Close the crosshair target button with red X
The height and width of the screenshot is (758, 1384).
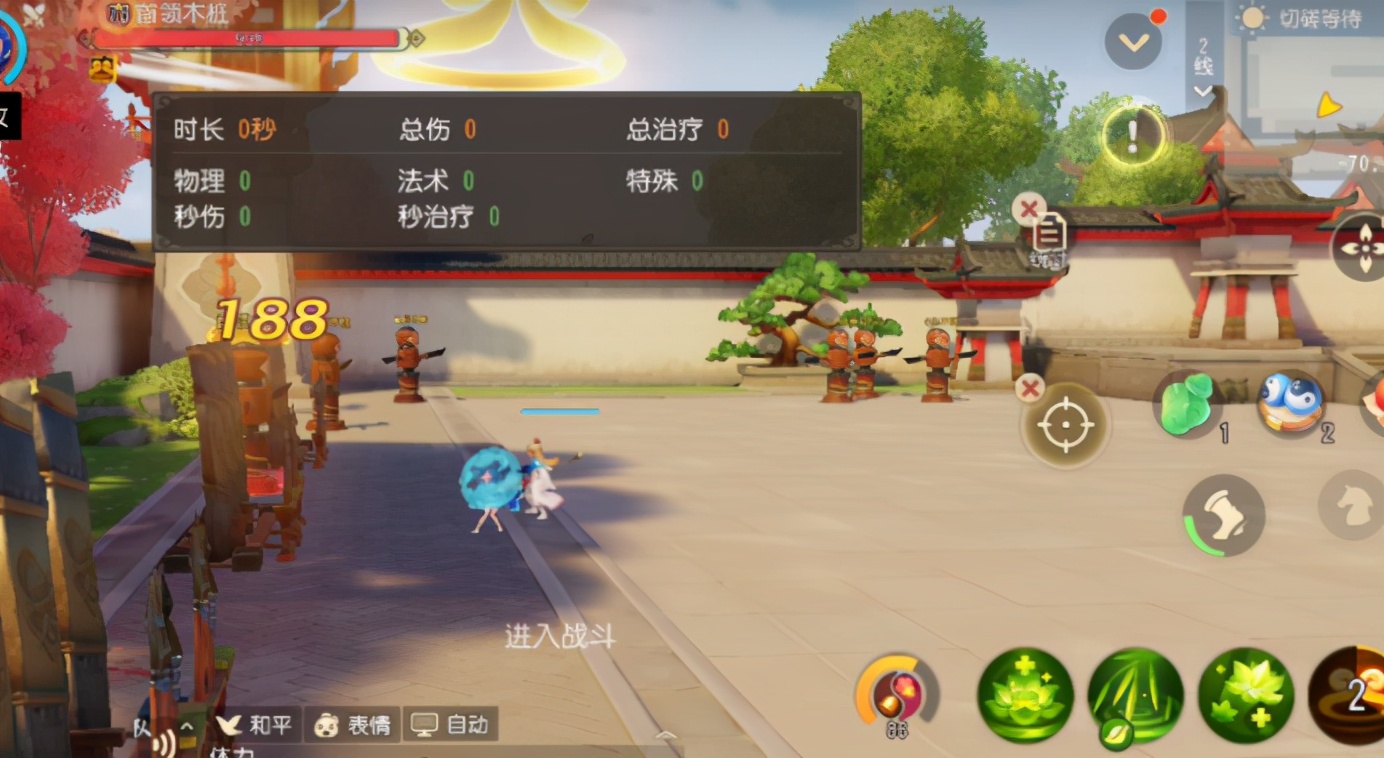[x=1029, y=388]
